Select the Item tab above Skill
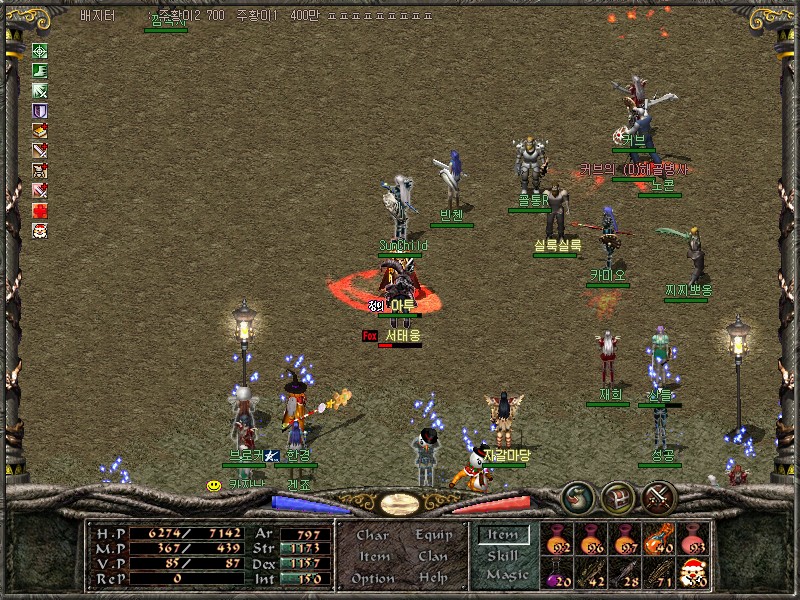800x600 pixels. click(x=502, y=535)
